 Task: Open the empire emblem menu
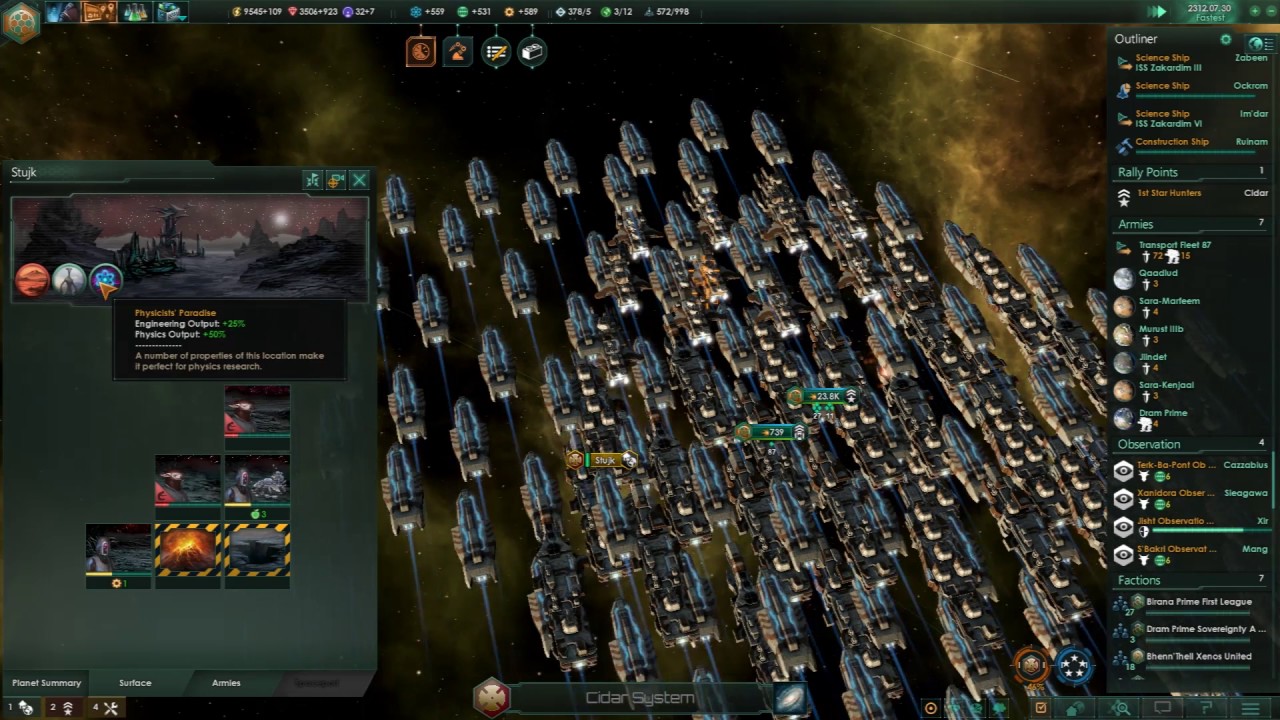pos(20,20)
